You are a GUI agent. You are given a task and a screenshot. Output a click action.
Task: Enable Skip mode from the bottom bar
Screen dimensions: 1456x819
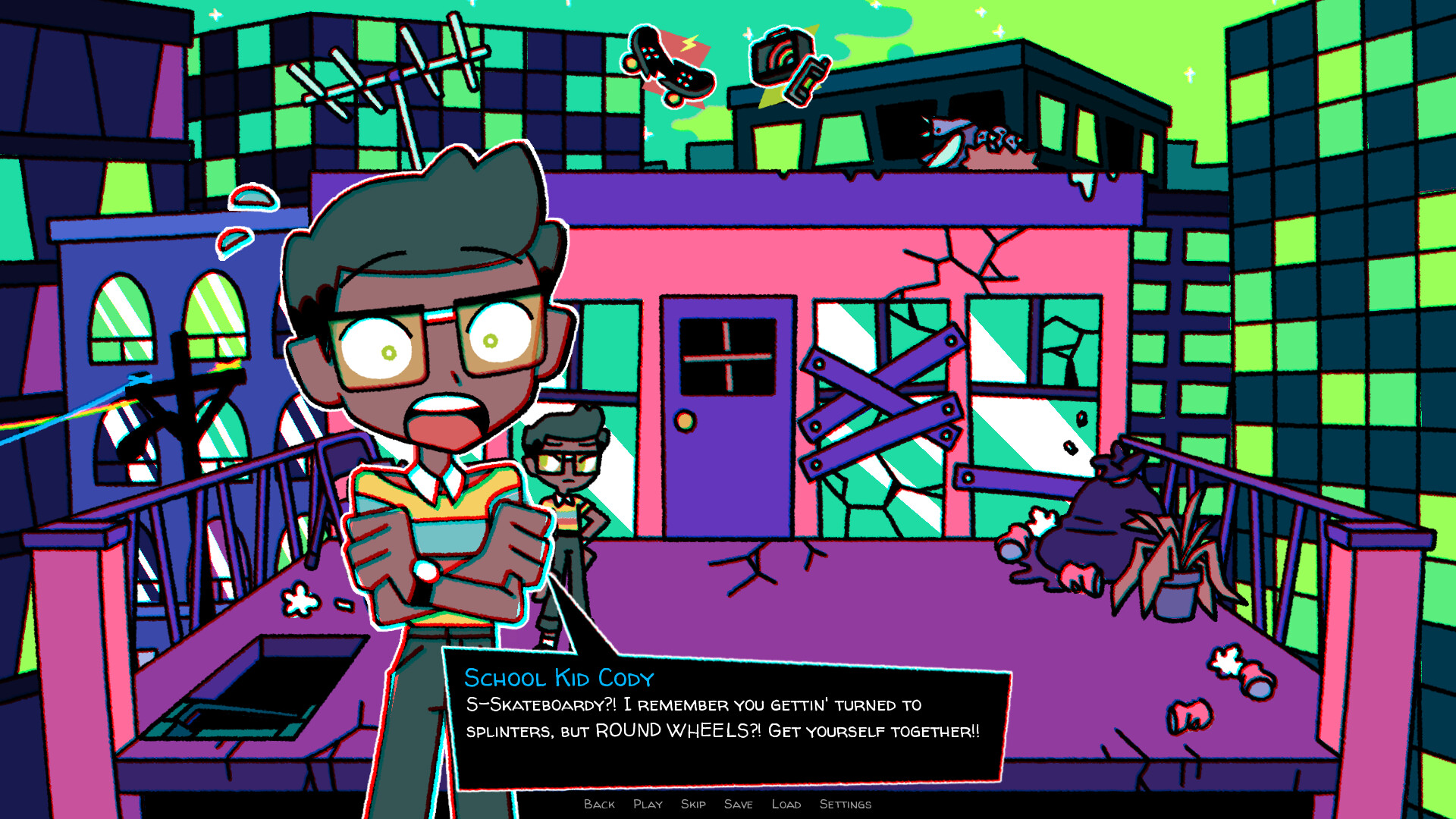[692, 805]
